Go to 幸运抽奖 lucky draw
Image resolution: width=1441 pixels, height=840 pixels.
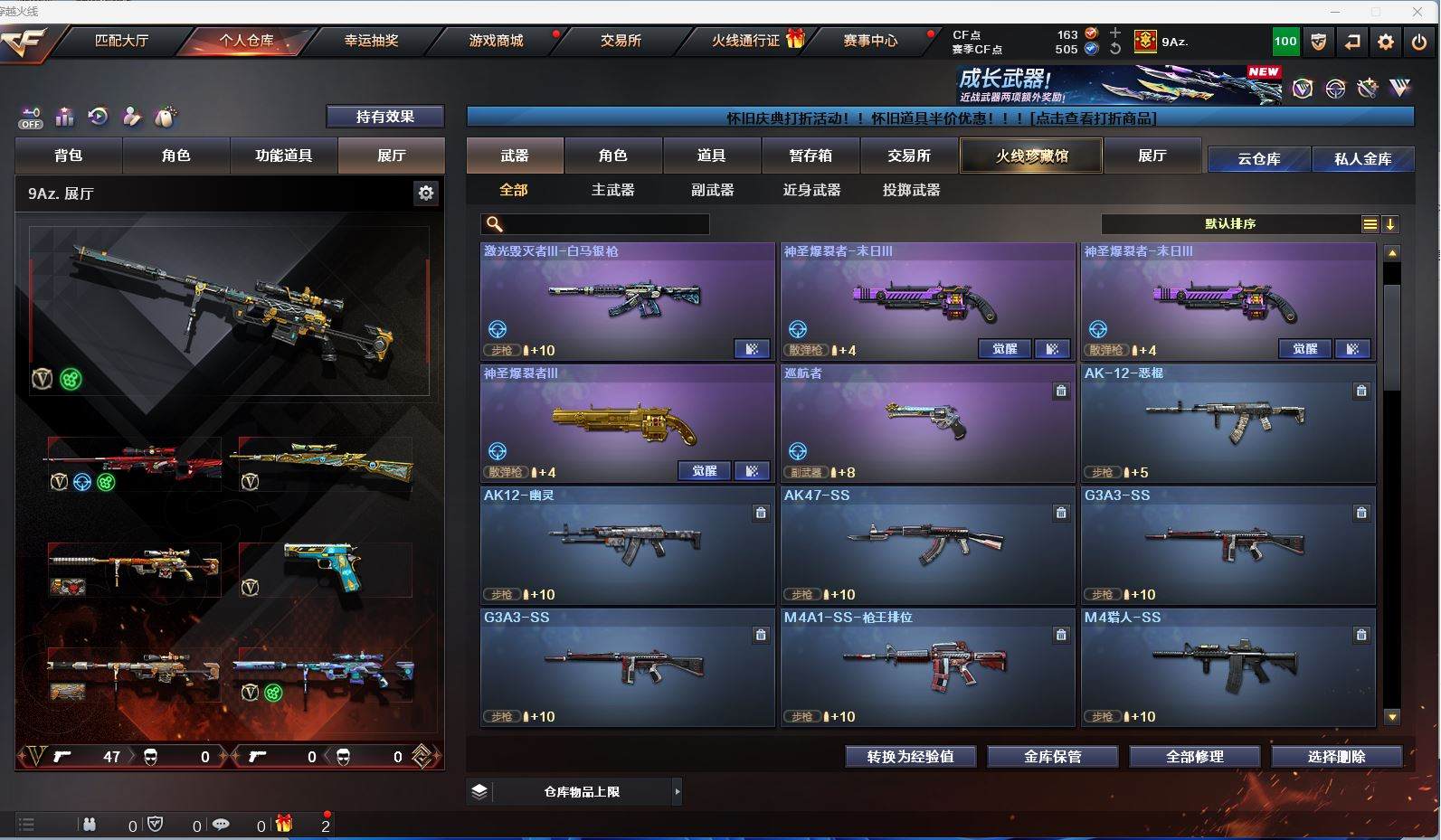click(371, 41)
